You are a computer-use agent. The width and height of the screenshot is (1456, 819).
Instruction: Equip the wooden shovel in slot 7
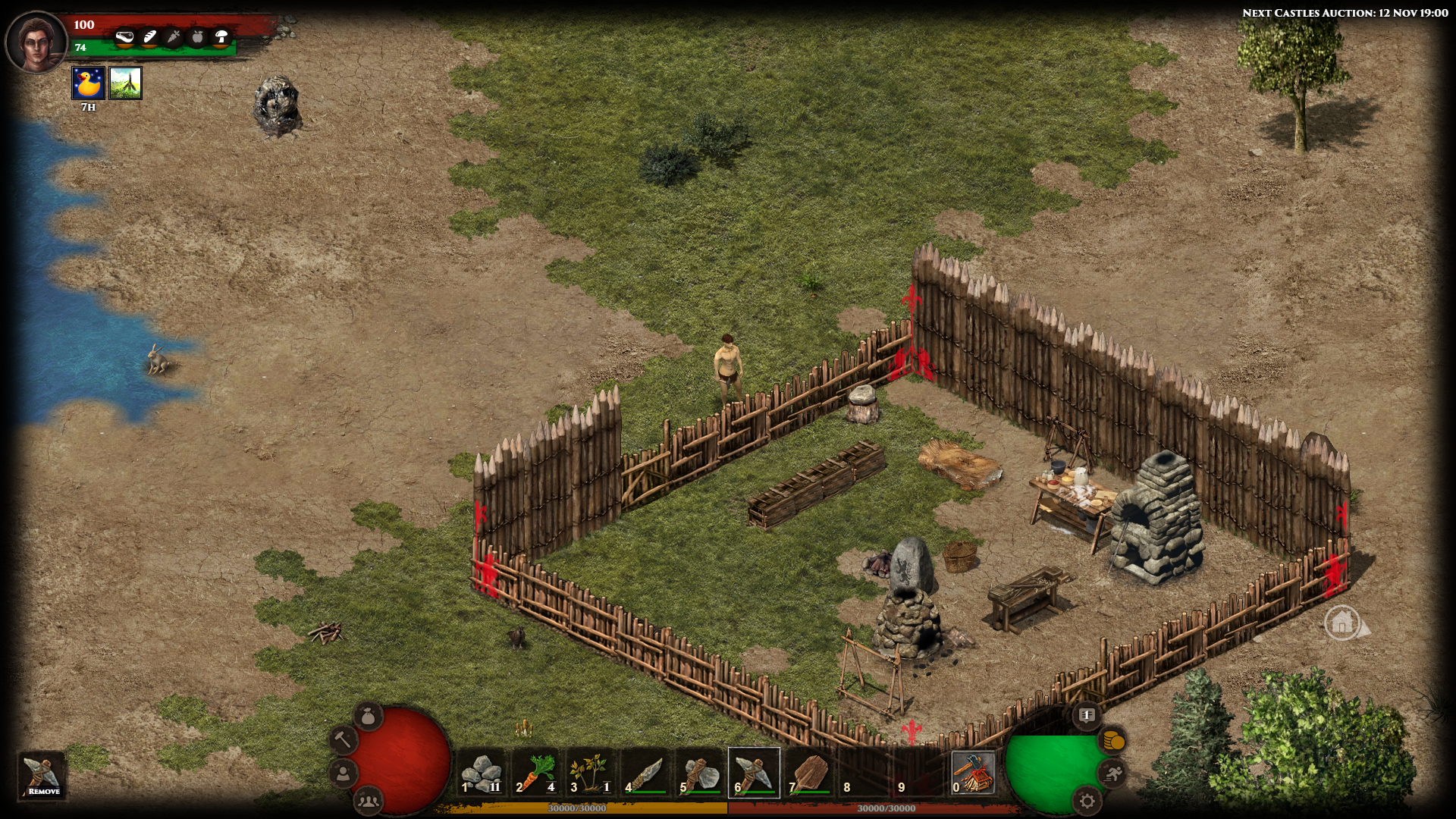pos(809,773)
